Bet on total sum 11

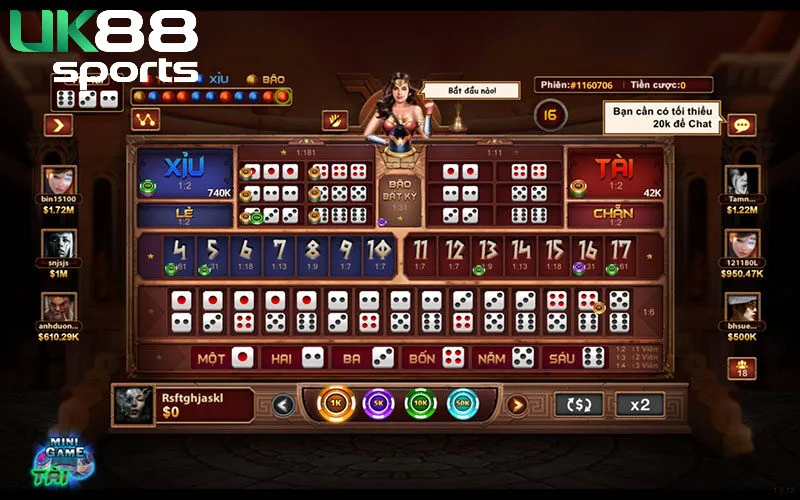421,255
